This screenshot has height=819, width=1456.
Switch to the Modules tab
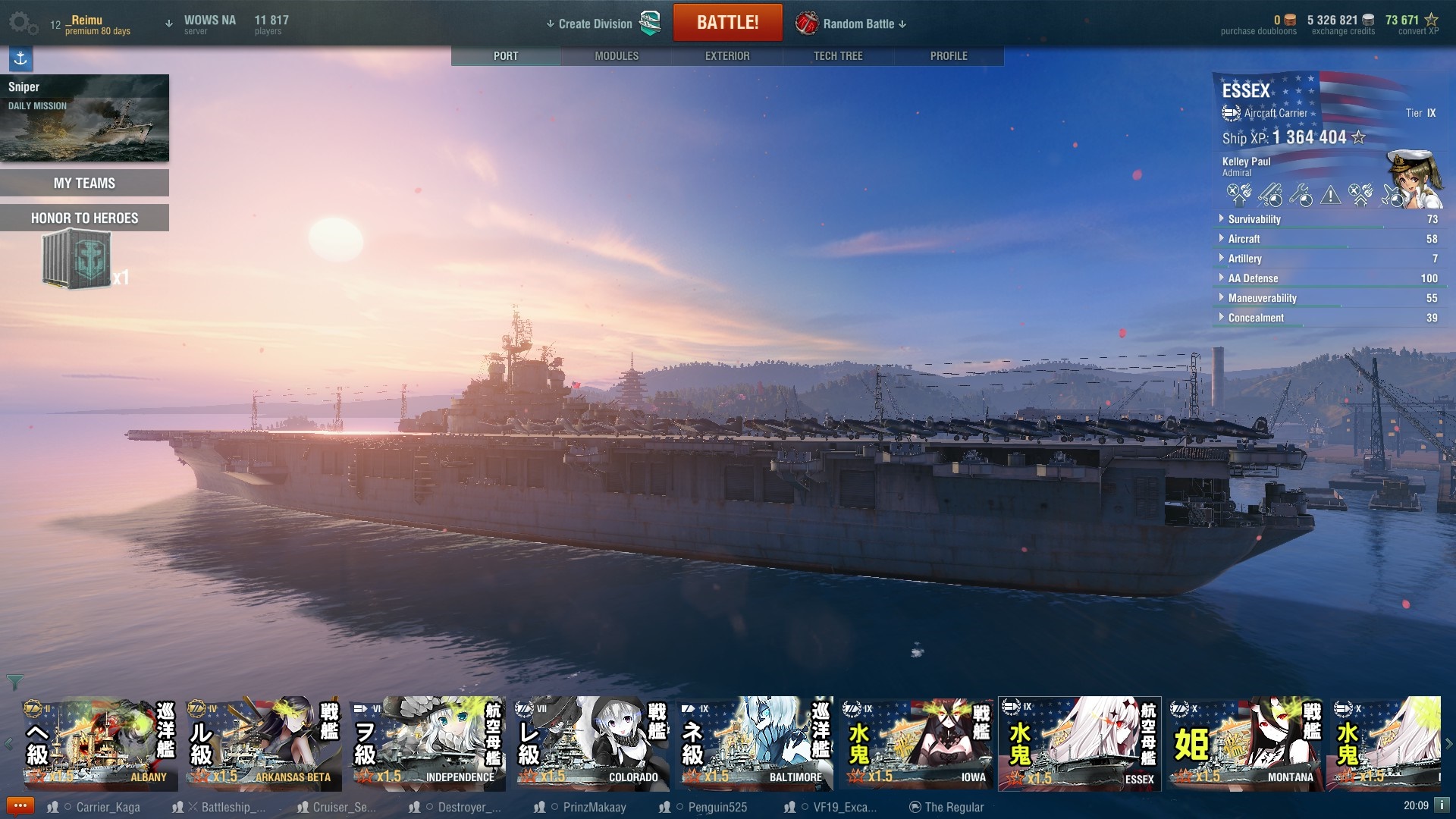[x=616, y=56]
